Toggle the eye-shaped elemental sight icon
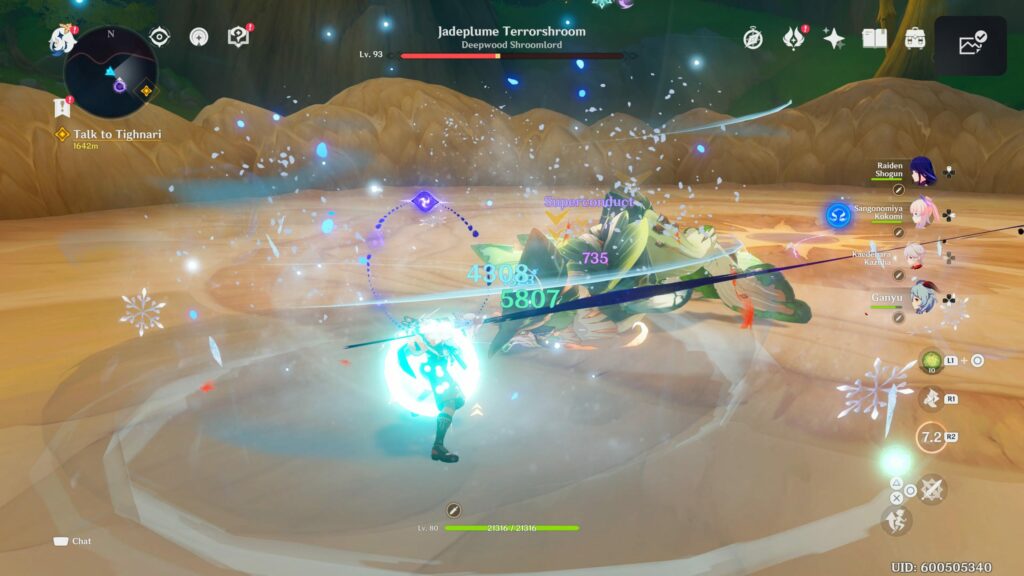 (159, 37)
